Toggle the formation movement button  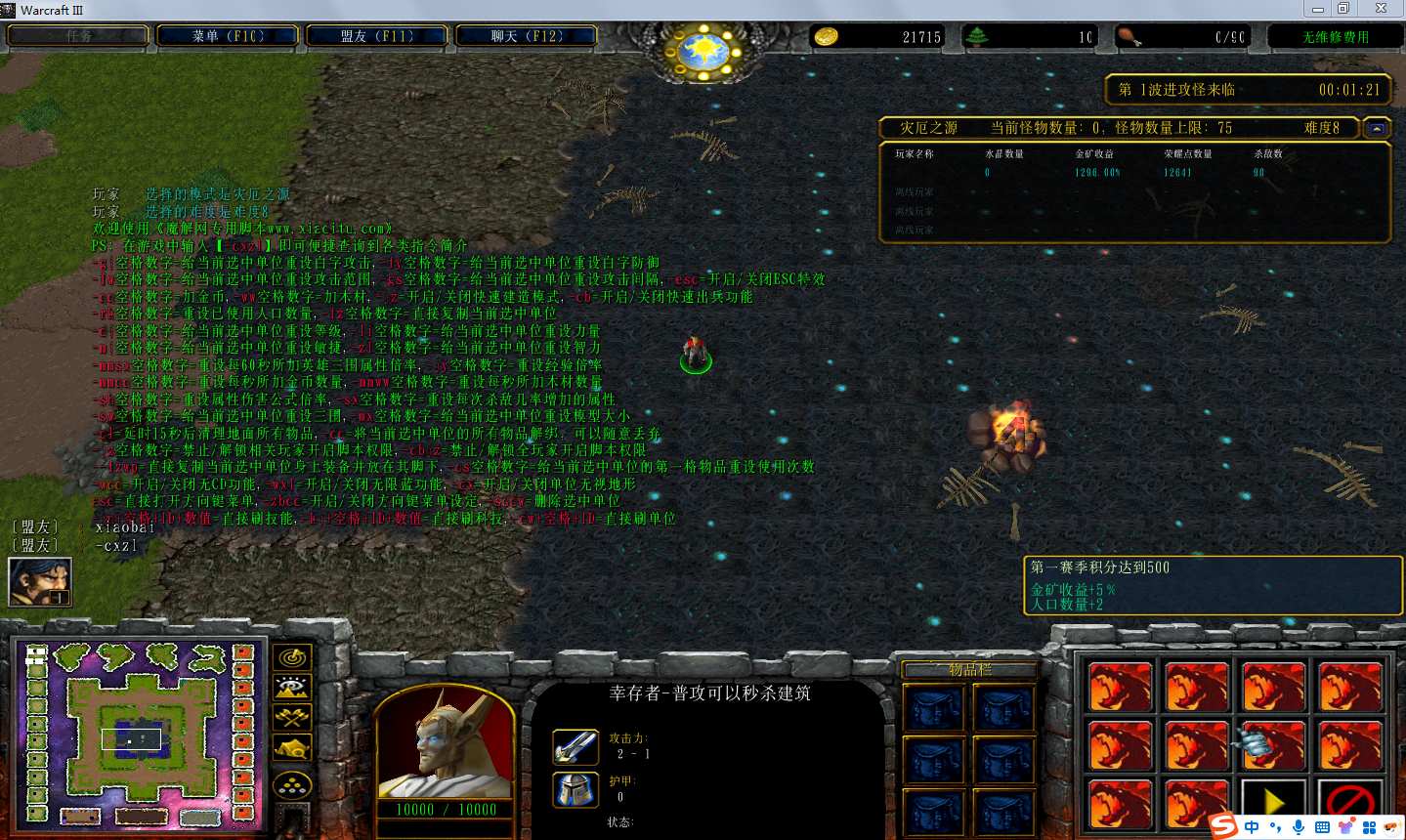click(292, 785)
